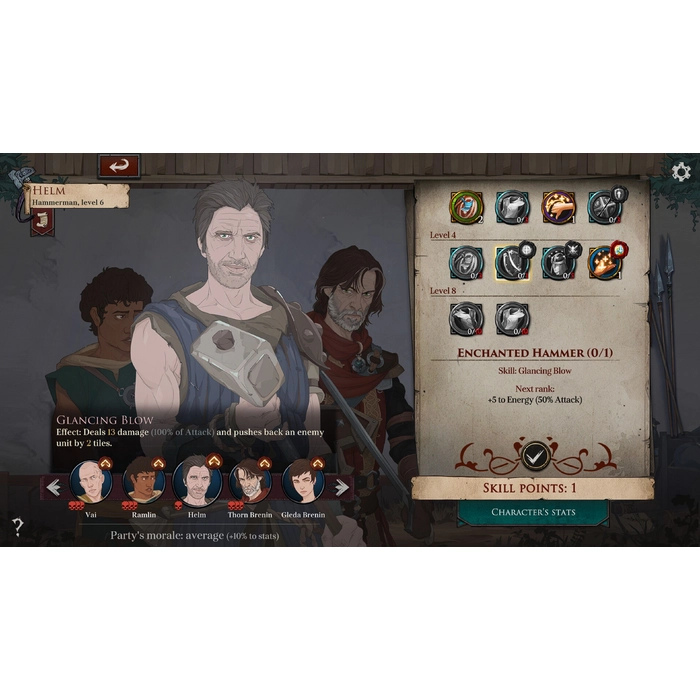Open the settings gear menu
700x700 pixels.
681,172
